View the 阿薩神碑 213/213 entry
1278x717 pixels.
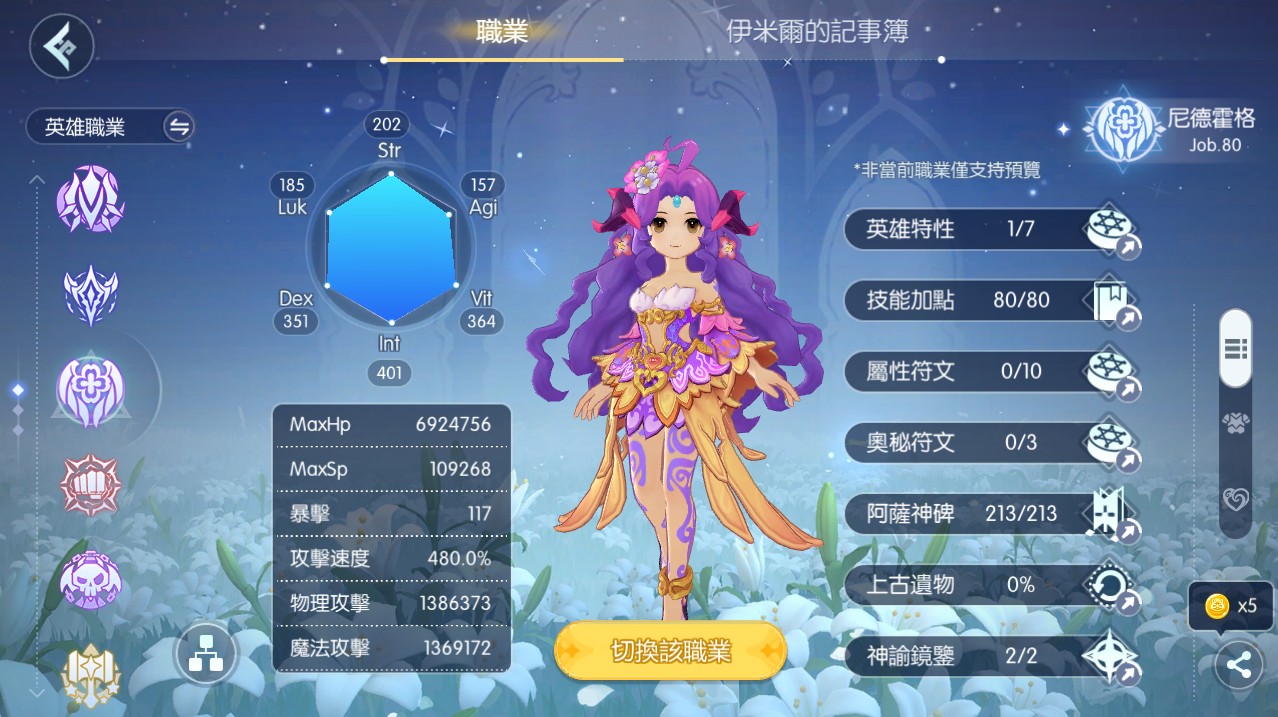(x=992, y=514)
